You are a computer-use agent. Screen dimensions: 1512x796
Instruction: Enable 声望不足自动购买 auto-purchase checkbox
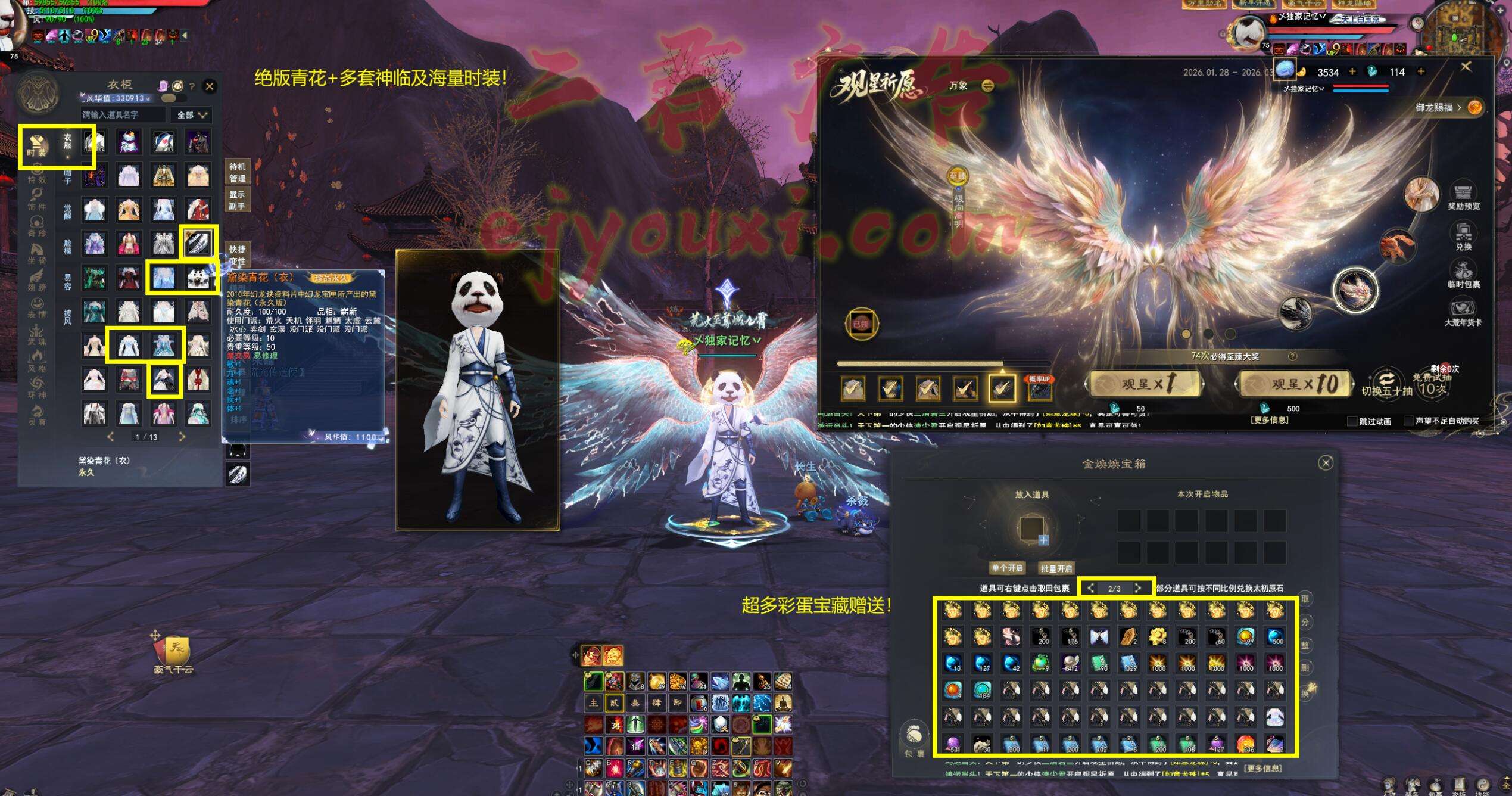tap(1409, 421)
